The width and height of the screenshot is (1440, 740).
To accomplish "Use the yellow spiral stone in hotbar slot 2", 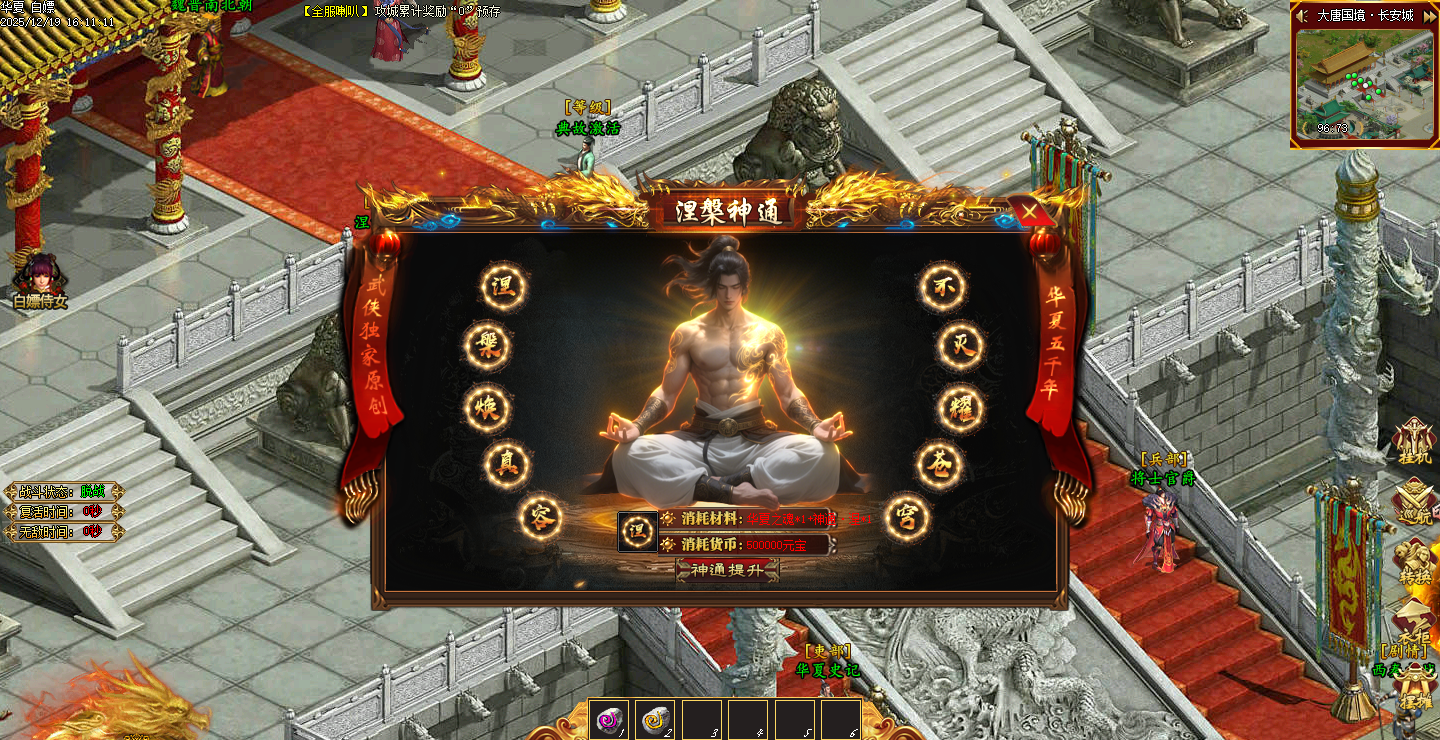I will click(655, 719).
